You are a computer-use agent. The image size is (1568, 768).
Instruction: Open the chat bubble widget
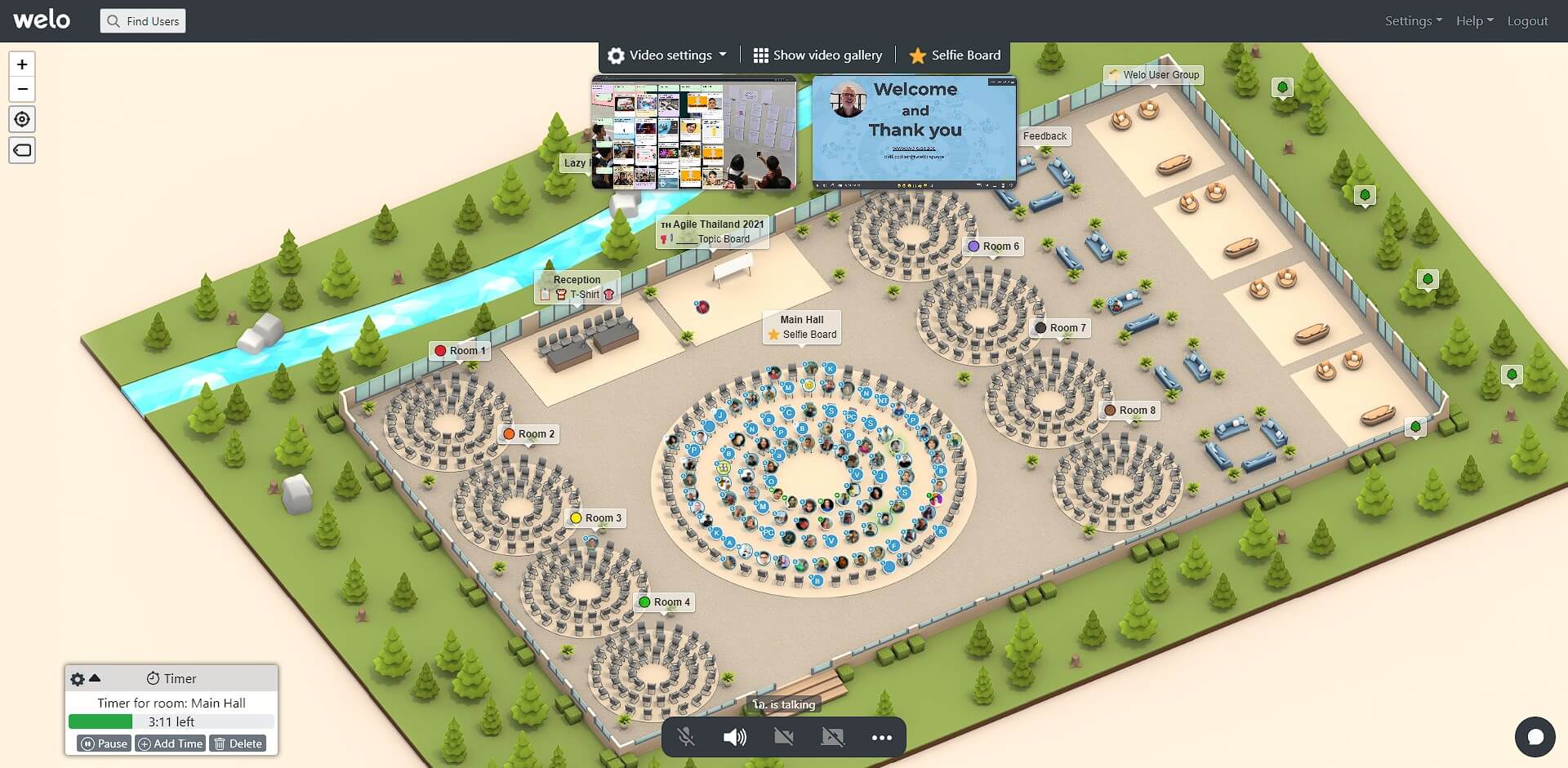pos(1535,737)
